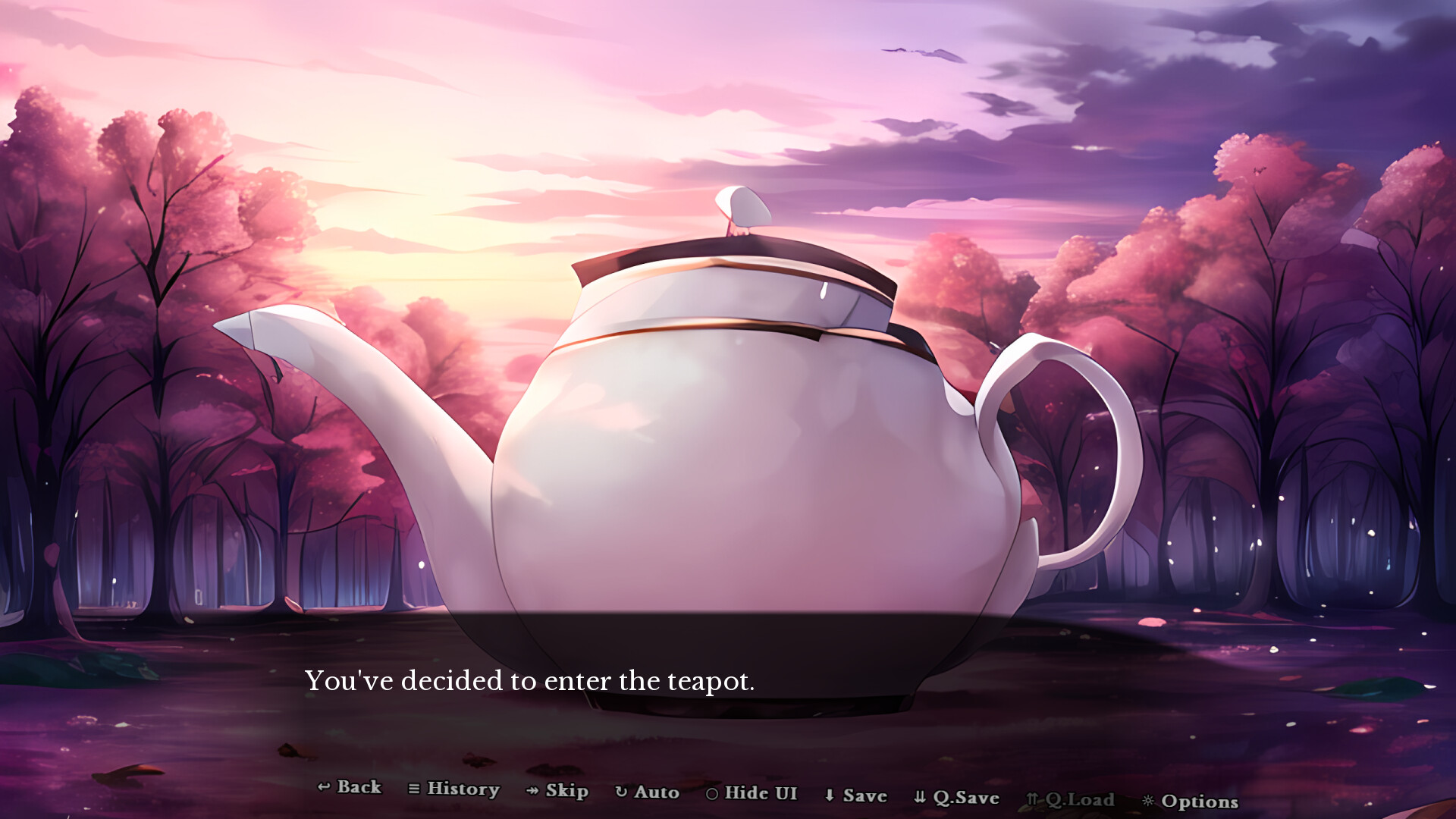Click the Save down-arrow icon
Screen dimensions: 1456x819
[828, 796]
